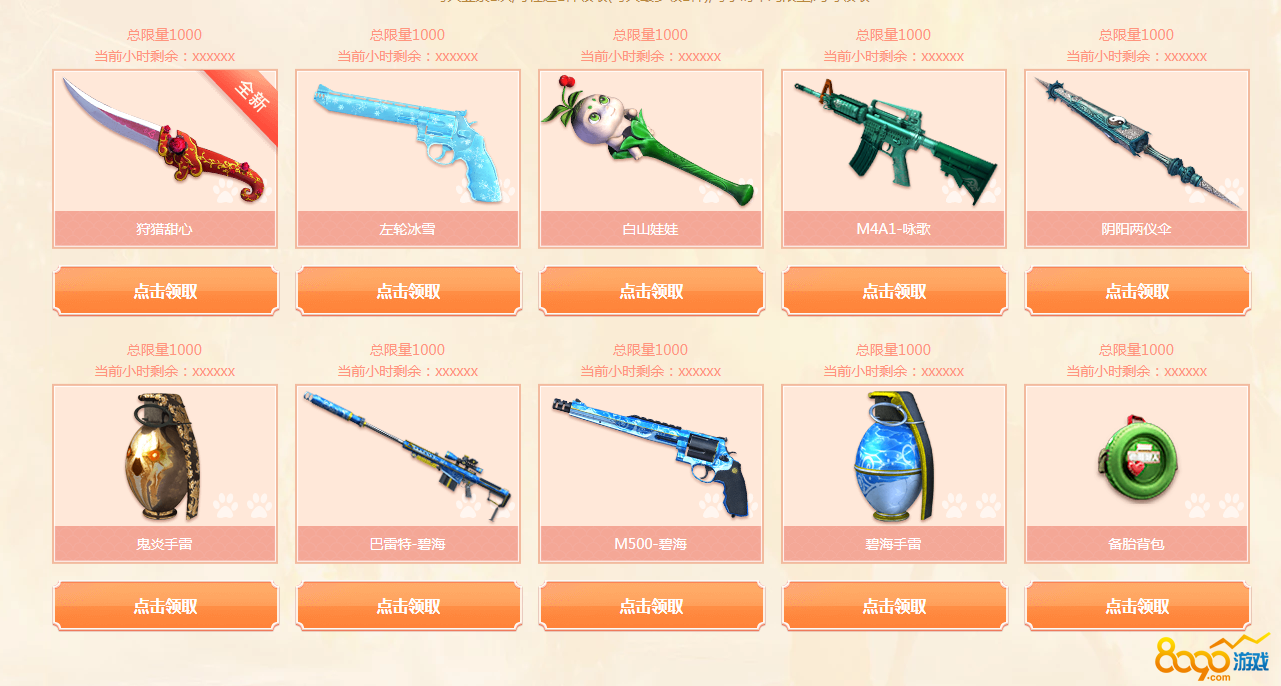This screenshot has height=686, width=1281.
Task: Select the 左轮冰雪 revolver card
Action: (x=408, y=145)
